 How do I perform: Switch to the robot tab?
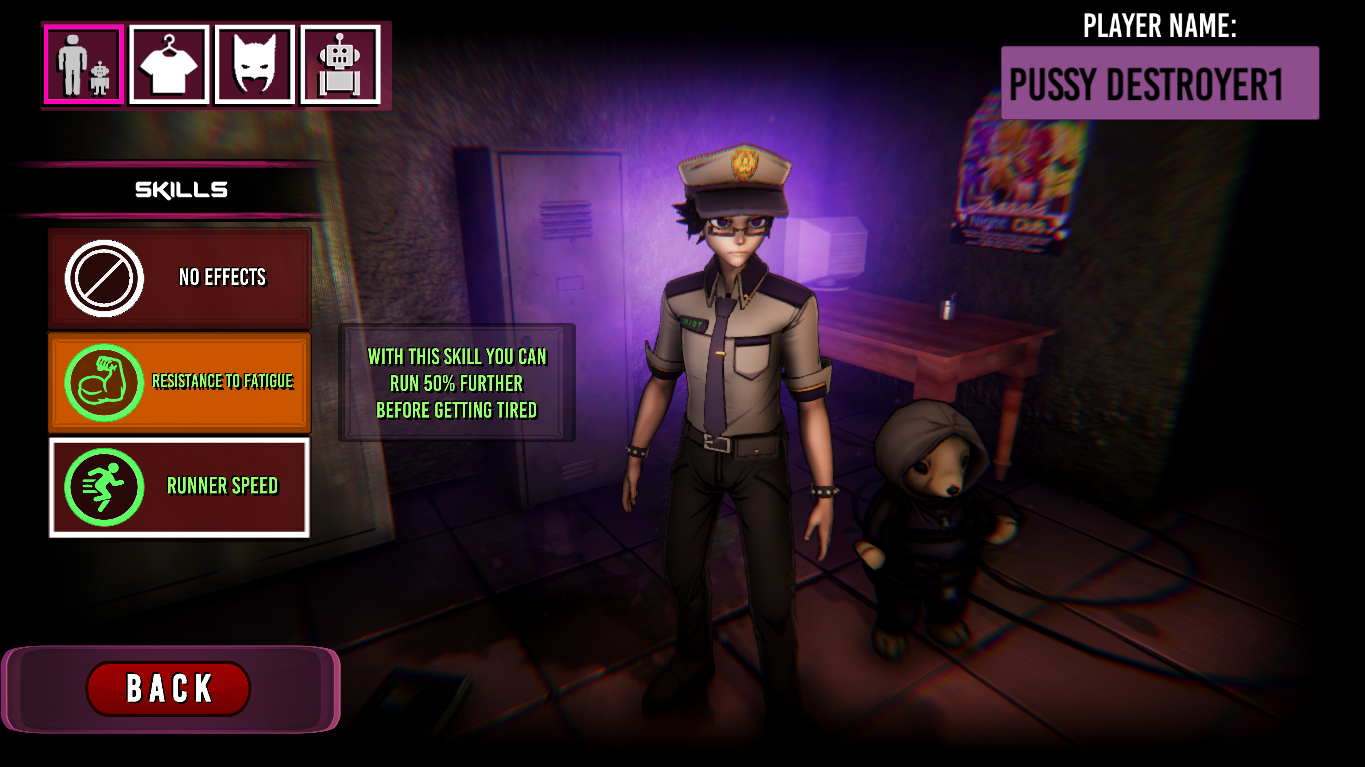coord(340,65)
